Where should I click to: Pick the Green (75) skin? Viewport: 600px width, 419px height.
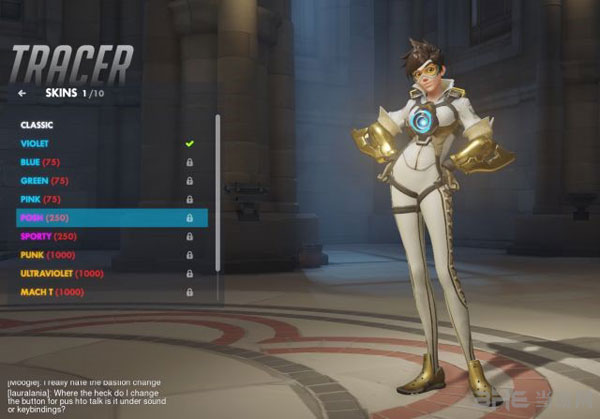tap(44, 181)
